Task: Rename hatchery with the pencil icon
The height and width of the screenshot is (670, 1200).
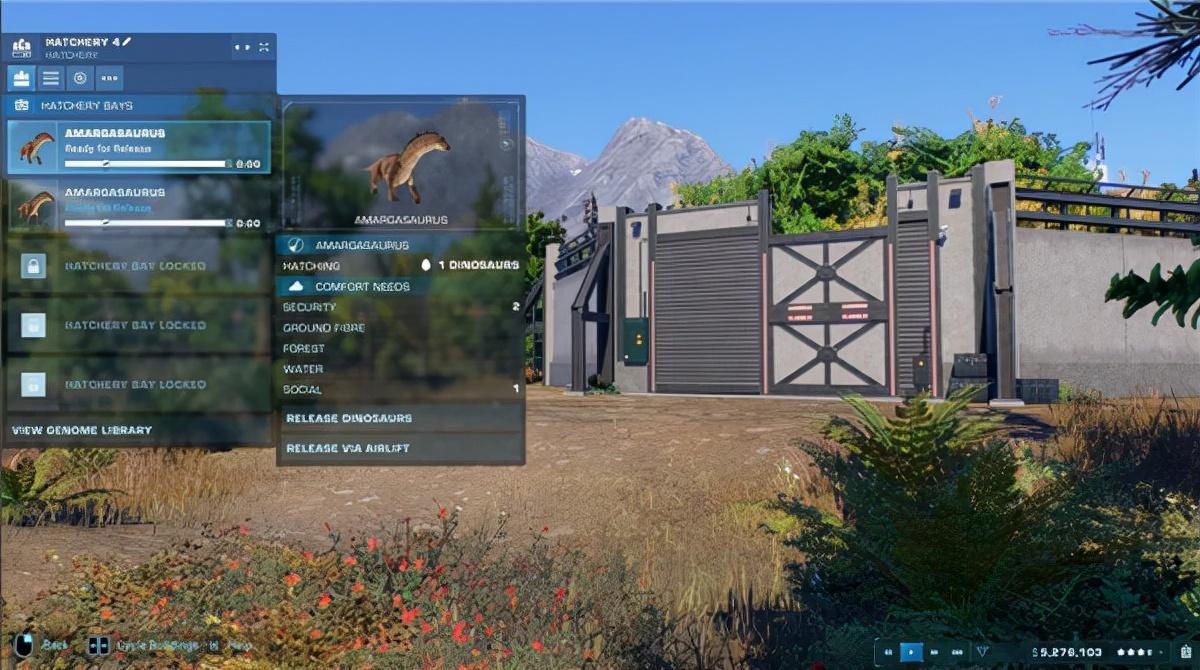Action: [x=127, y=42]
